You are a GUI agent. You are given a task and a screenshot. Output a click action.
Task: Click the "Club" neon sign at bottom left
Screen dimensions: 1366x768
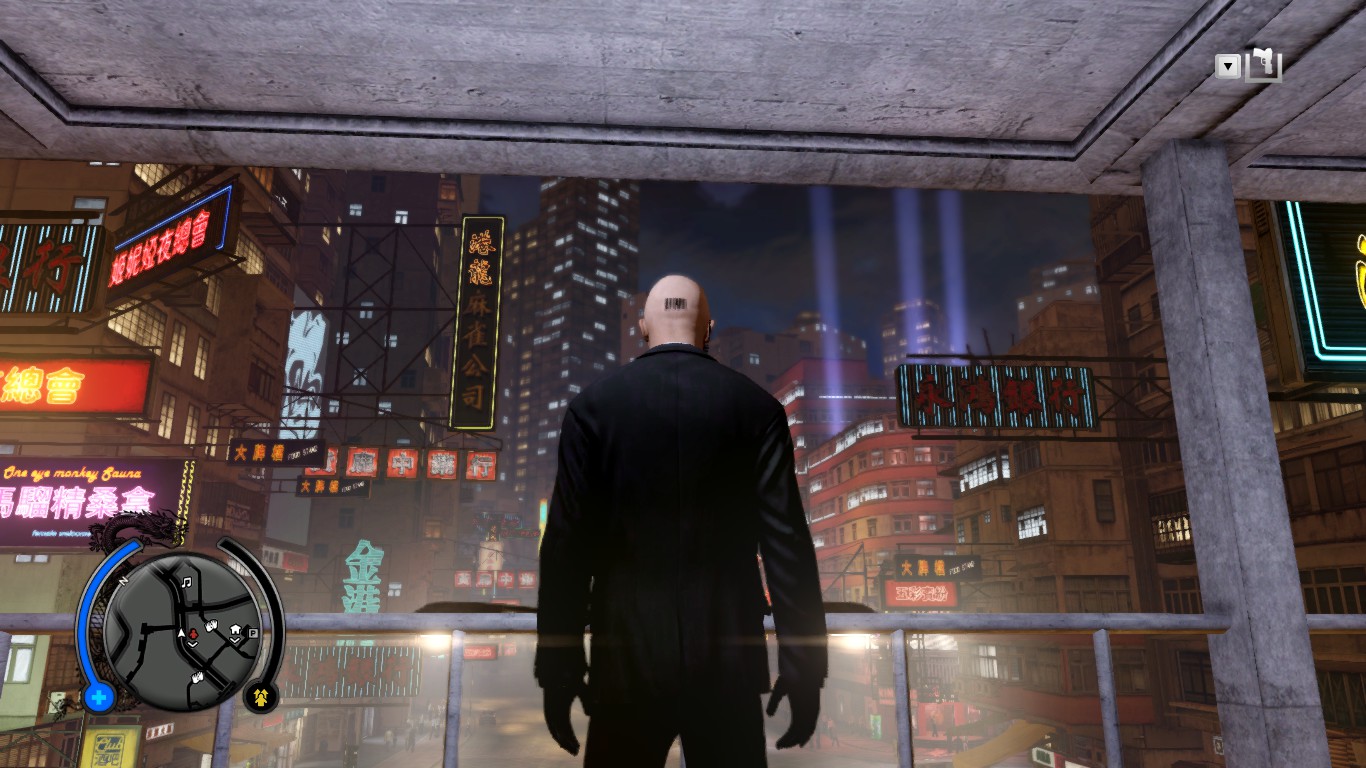(110, 745)
